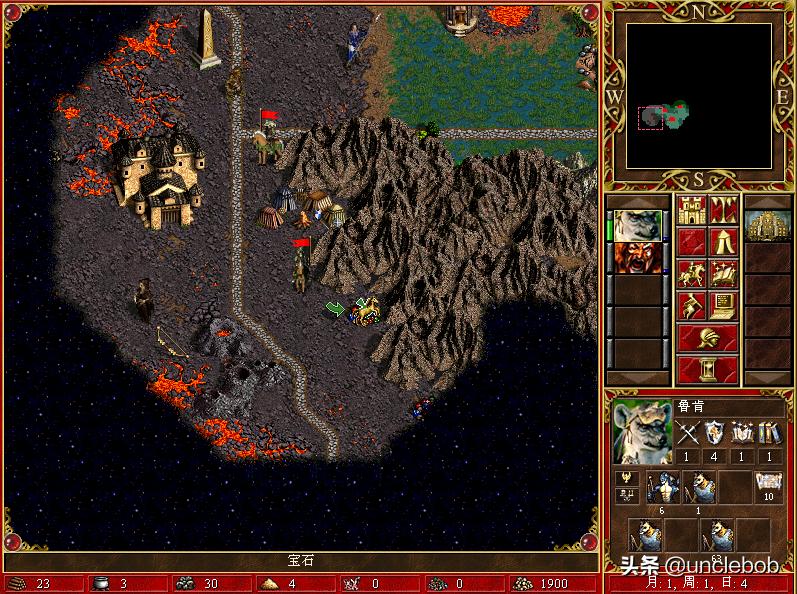Click the crossed swords attack skill icon

click(x=687, y=433)
